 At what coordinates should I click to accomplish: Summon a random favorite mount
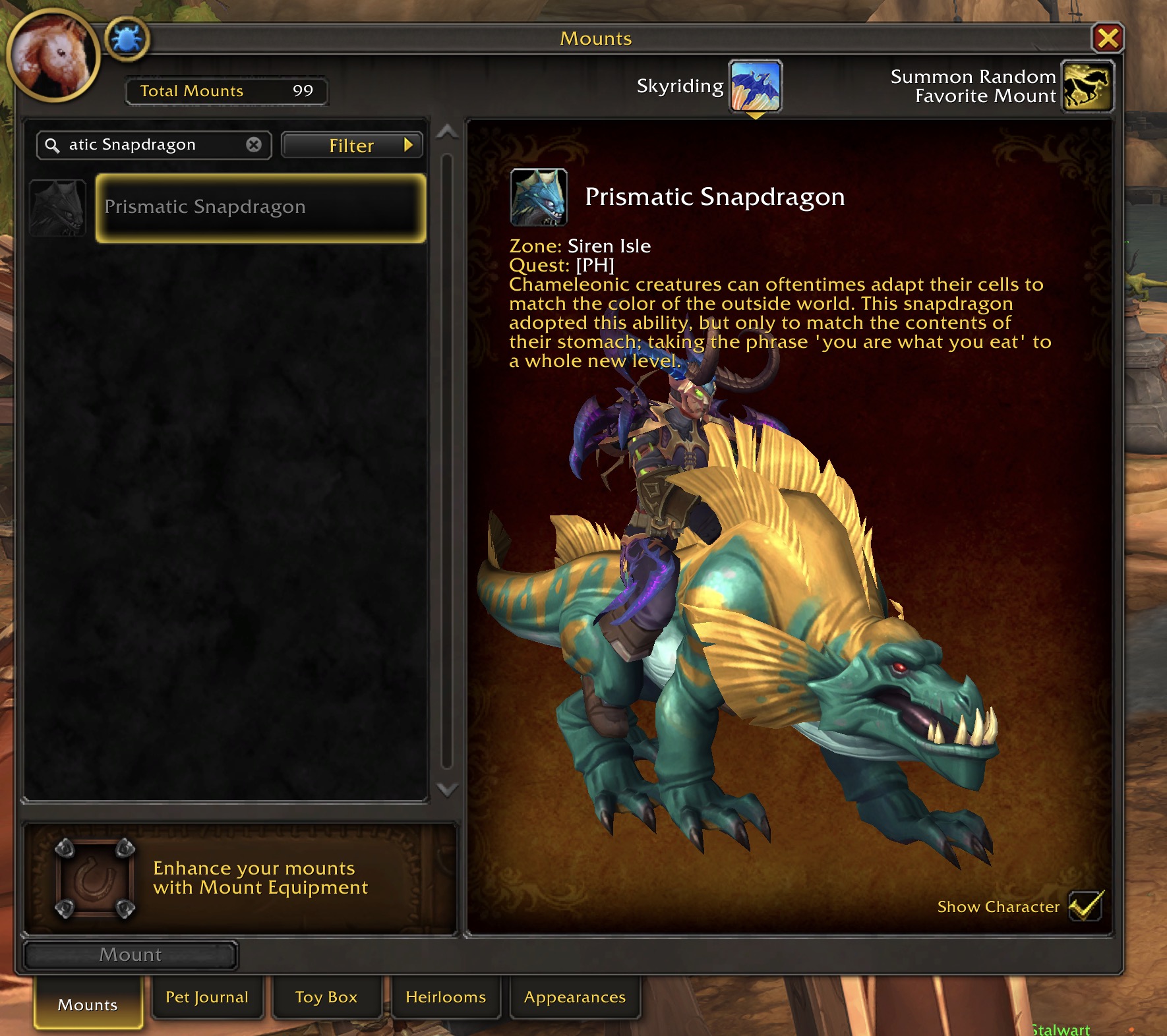pyautogui.click(x=1087, y=86)
